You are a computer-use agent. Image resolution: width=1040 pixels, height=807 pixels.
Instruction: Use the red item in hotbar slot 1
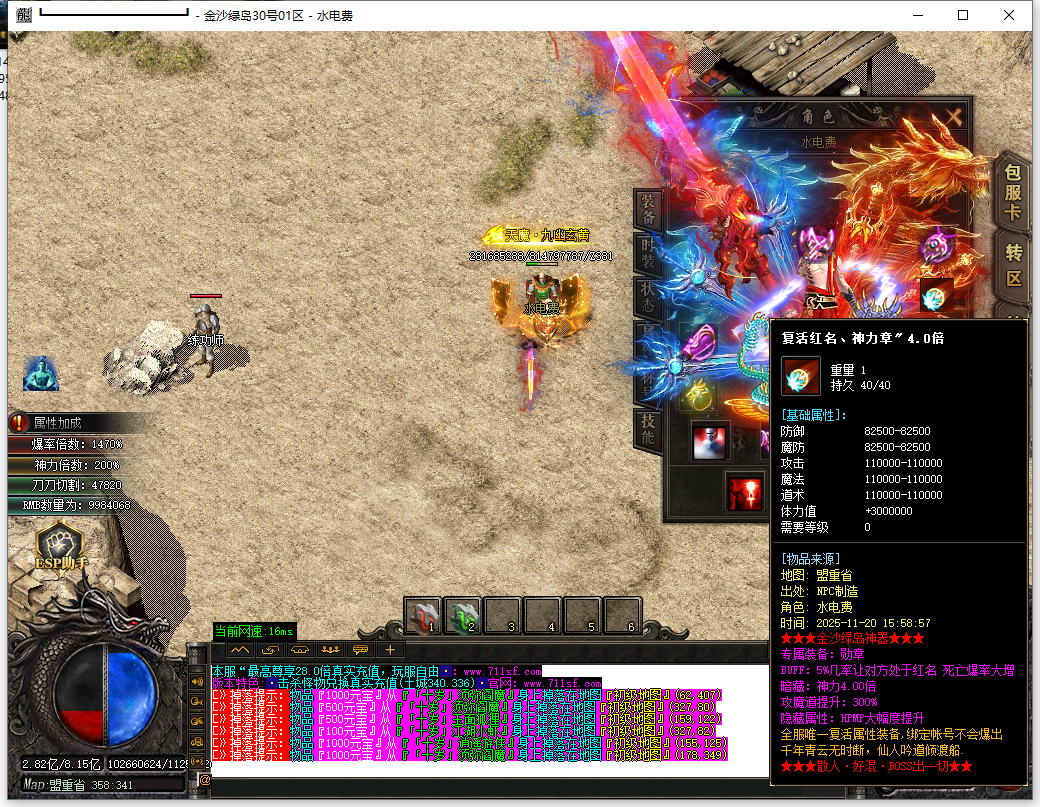pos(424,614)
